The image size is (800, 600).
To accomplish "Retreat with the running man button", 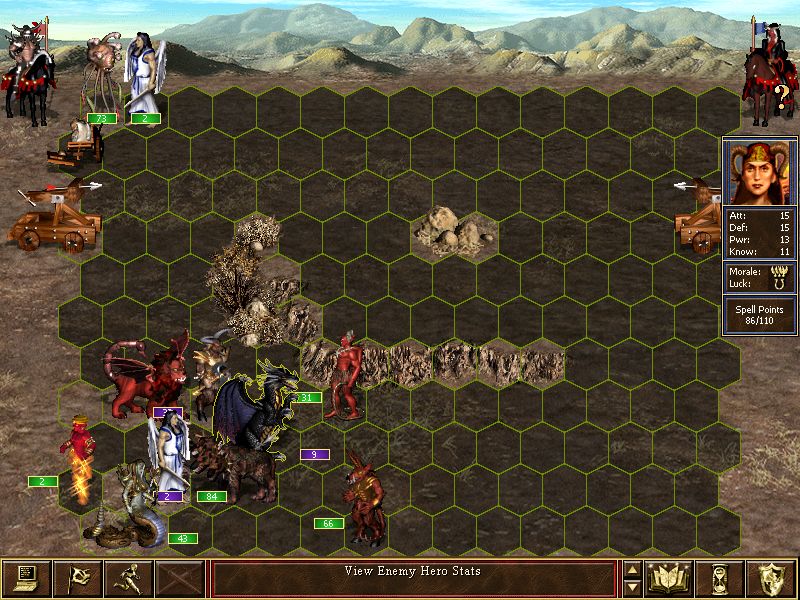I will pyautogui.click(x=129, y=579).
